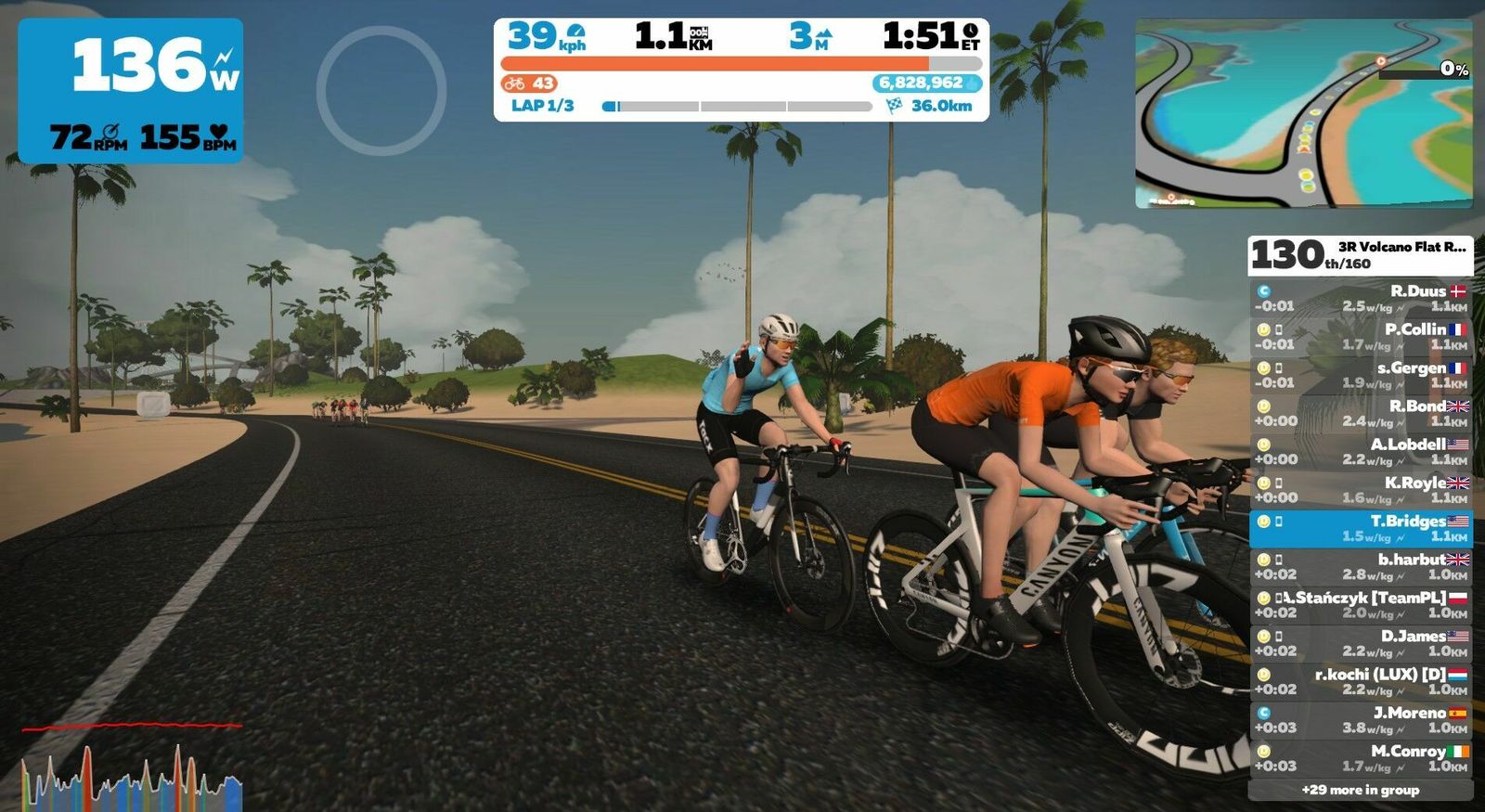Choose b.harbut from the riders list
Screen dimensions: 1485x812
tap(1361, 566)
